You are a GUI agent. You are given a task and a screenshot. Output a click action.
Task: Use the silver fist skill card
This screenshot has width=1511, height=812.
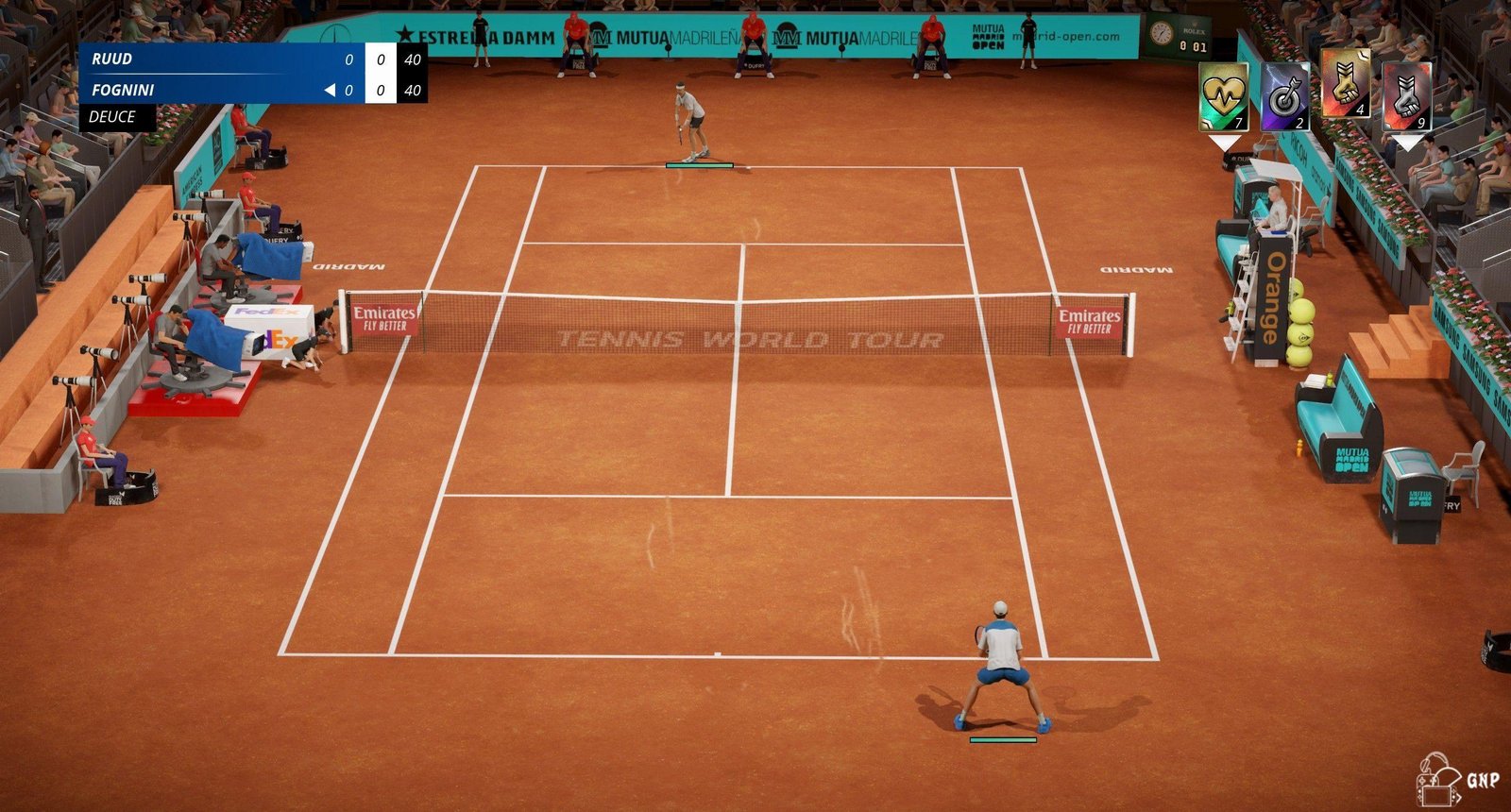pos(1407,96)
